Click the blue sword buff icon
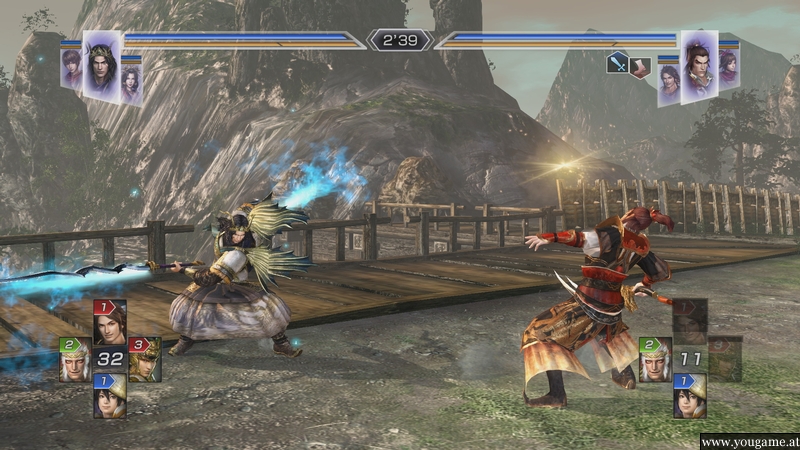The height and width of the screenshot is (450, 800). click(x=618, y=64)
